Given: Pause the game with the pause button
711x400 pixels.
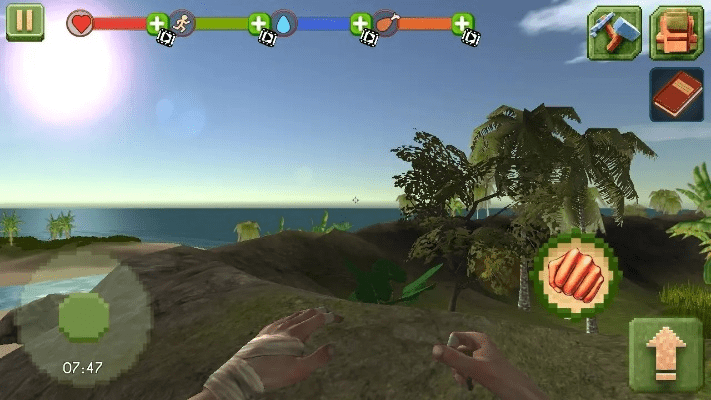Looking at the screenshot, I should click(25, 22).
